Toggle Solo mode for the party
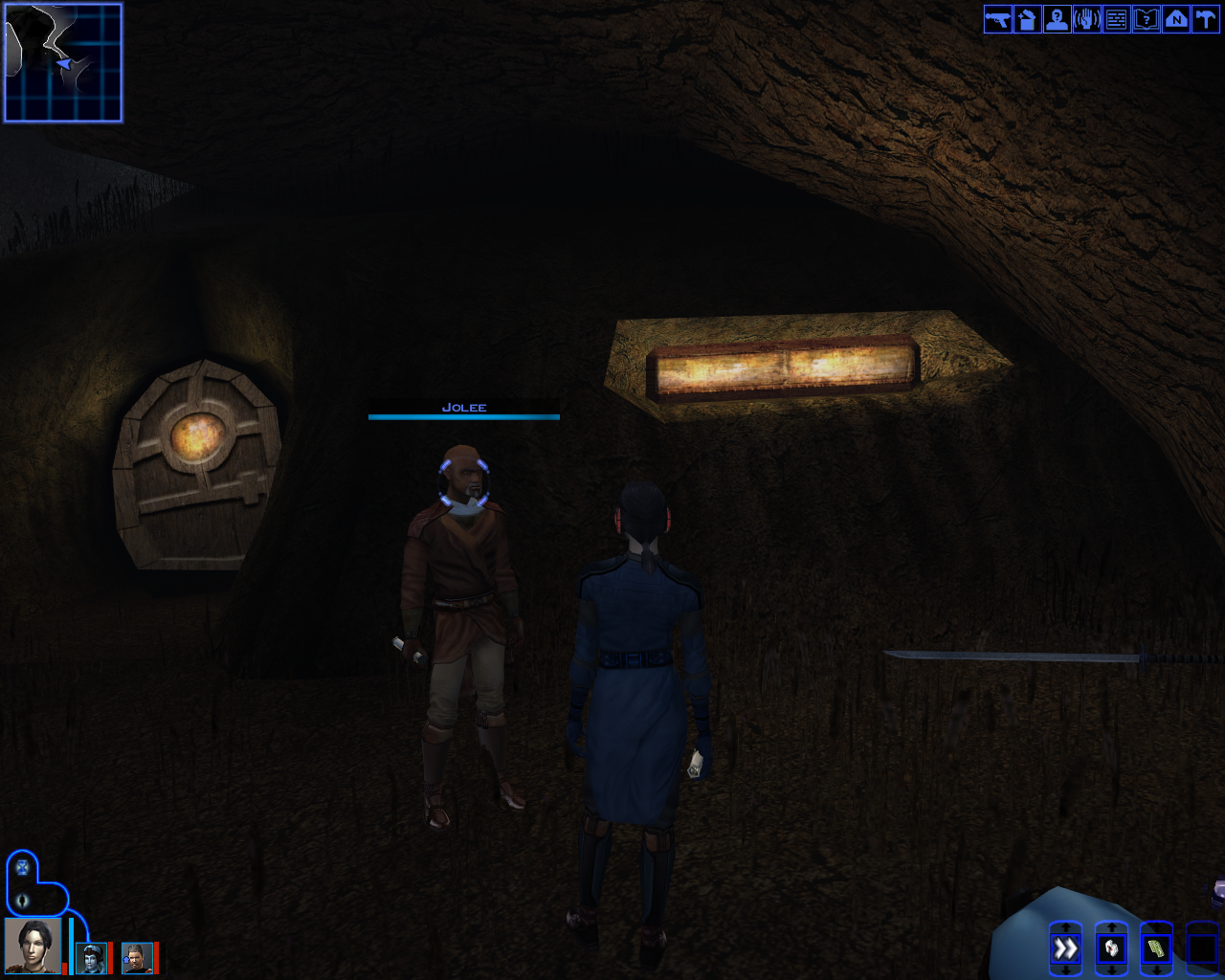The image size is (1225, 980). (x=22, y=901)
